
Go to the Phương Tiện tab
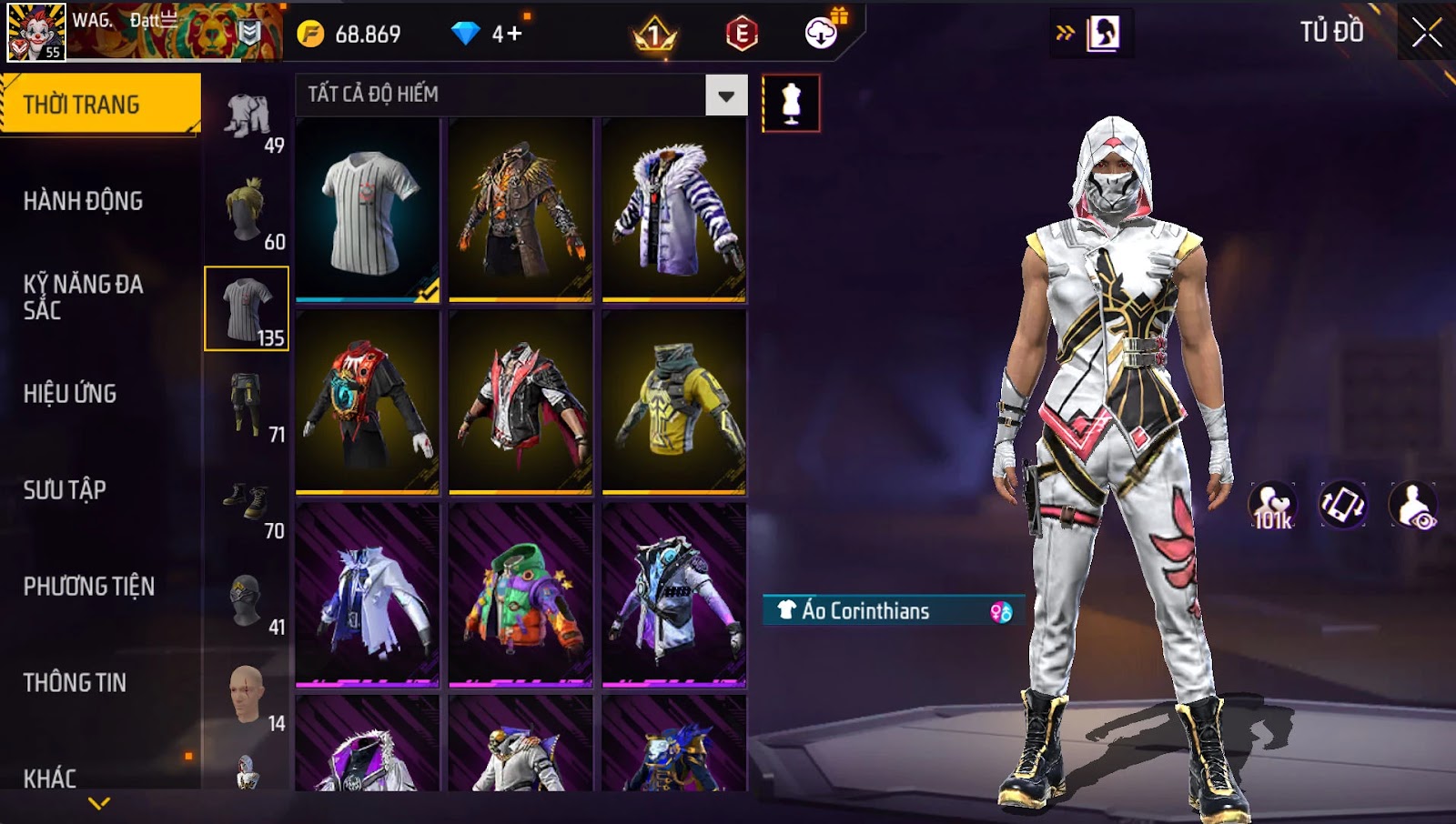click(88, 587)
